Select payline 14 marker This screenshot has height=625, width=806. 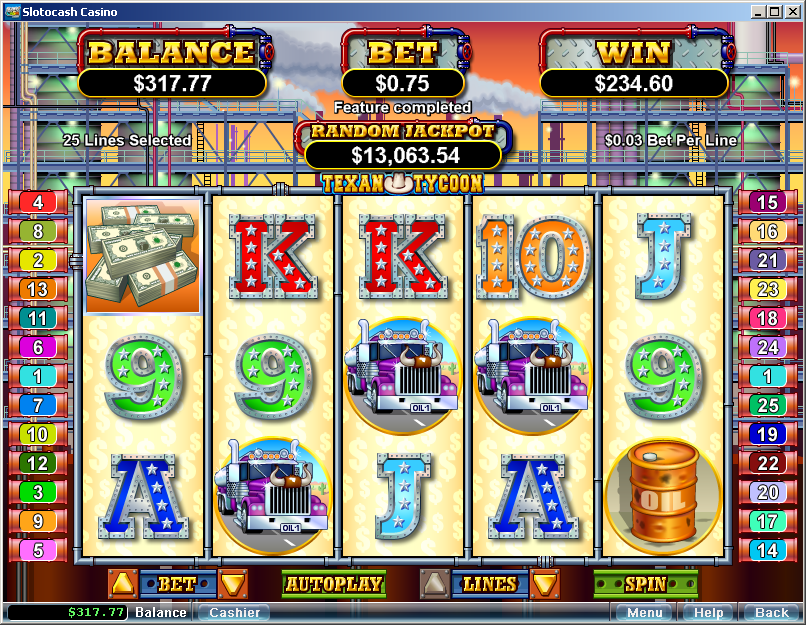pyautogui.click(x=767, y=550)
